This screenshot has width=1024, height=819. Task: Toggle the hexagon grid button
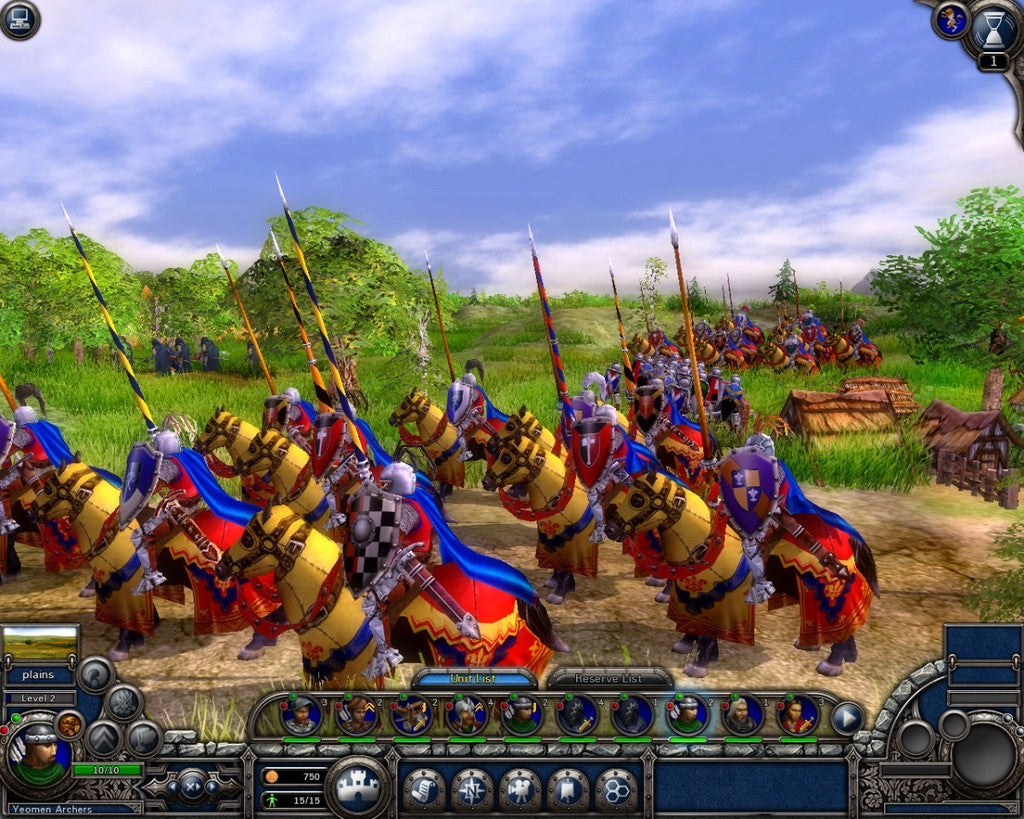616,789
